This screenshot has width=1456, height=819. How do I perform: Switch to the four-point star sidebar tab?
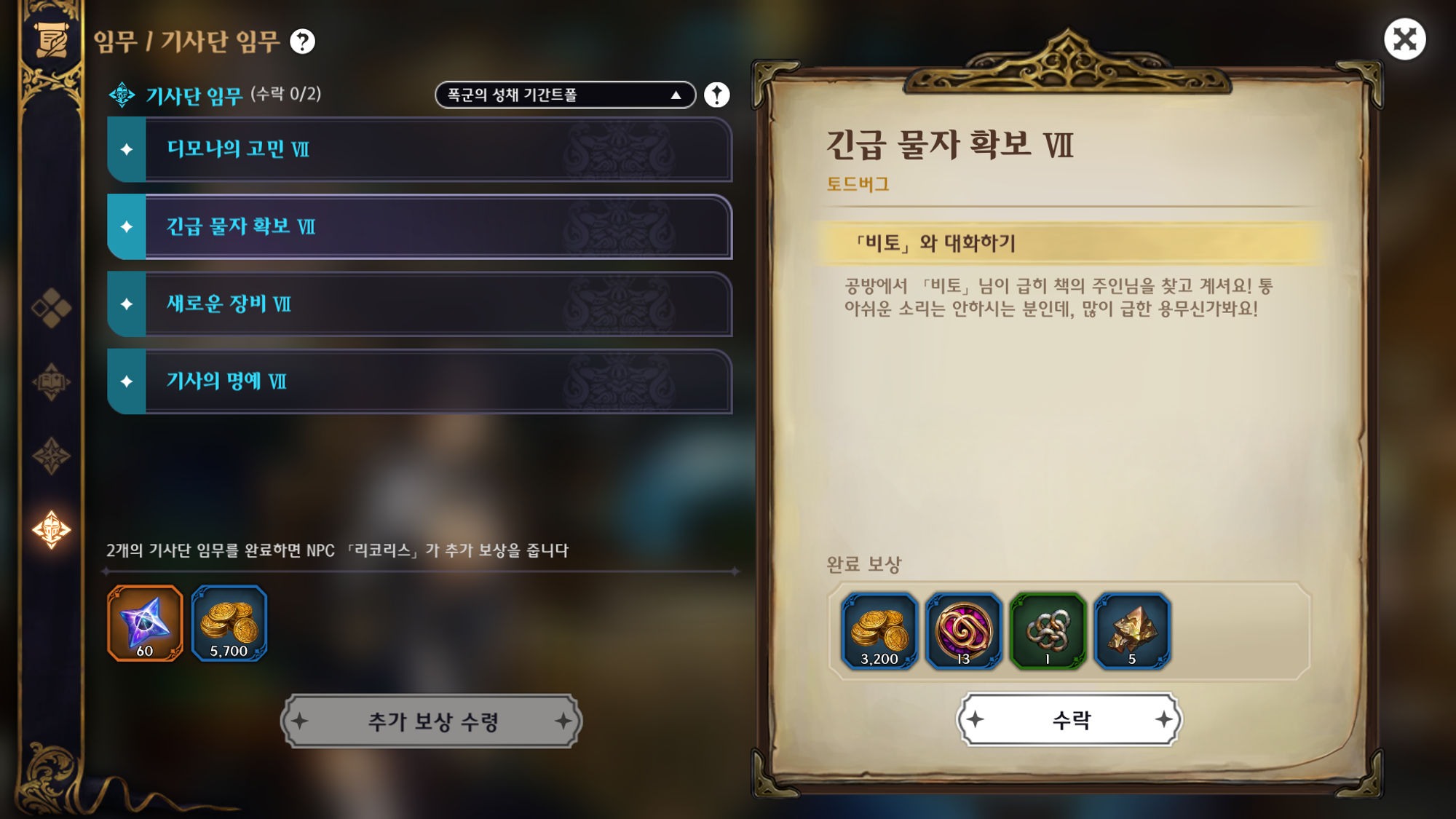(51, 456)
